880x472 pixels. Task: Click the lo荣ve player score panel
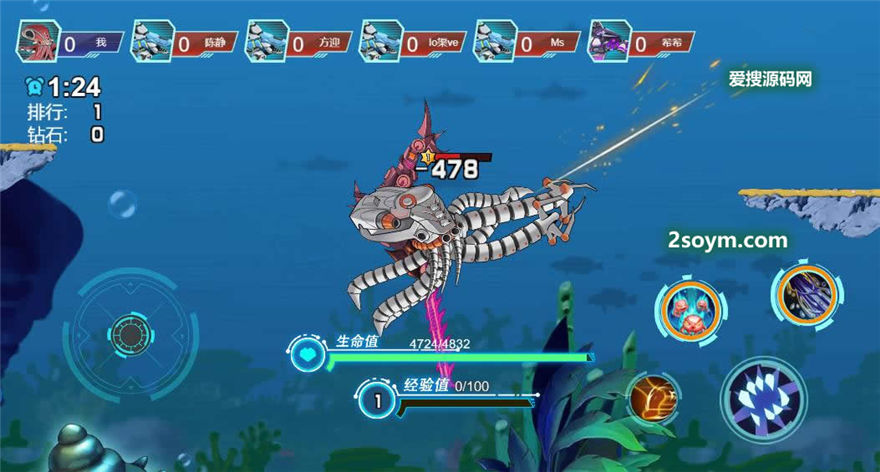pos(412,43)
